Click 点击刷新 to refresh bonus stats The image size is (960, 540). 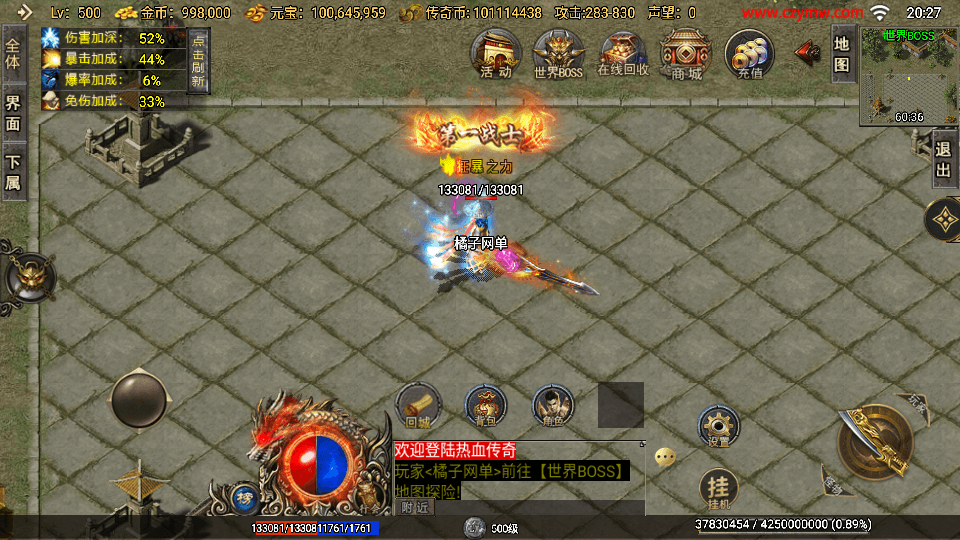click(x=198, y=62)
